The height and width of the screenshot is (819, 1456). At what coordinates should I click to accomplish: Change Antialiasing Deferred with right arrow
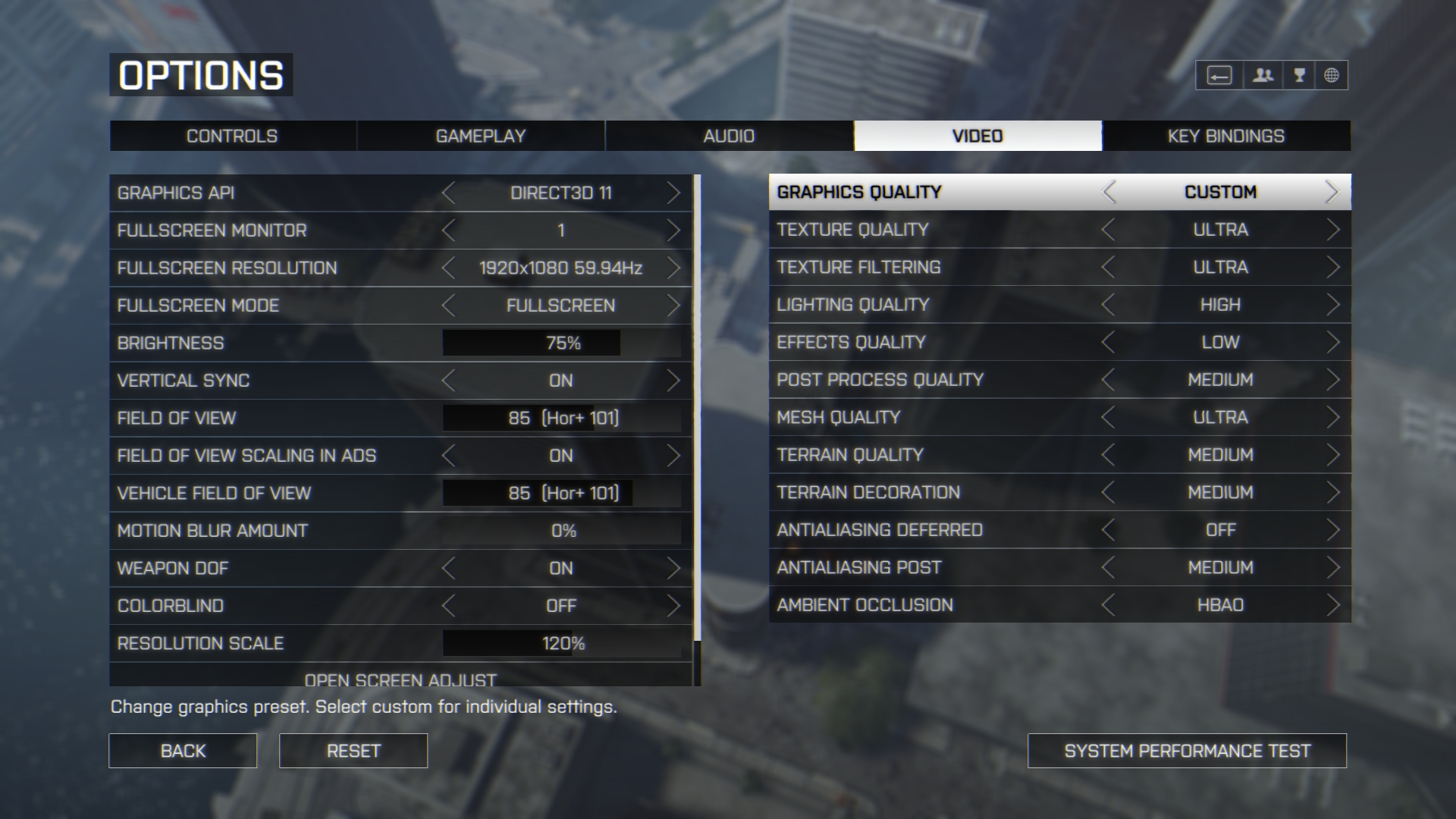point(1332,530)
